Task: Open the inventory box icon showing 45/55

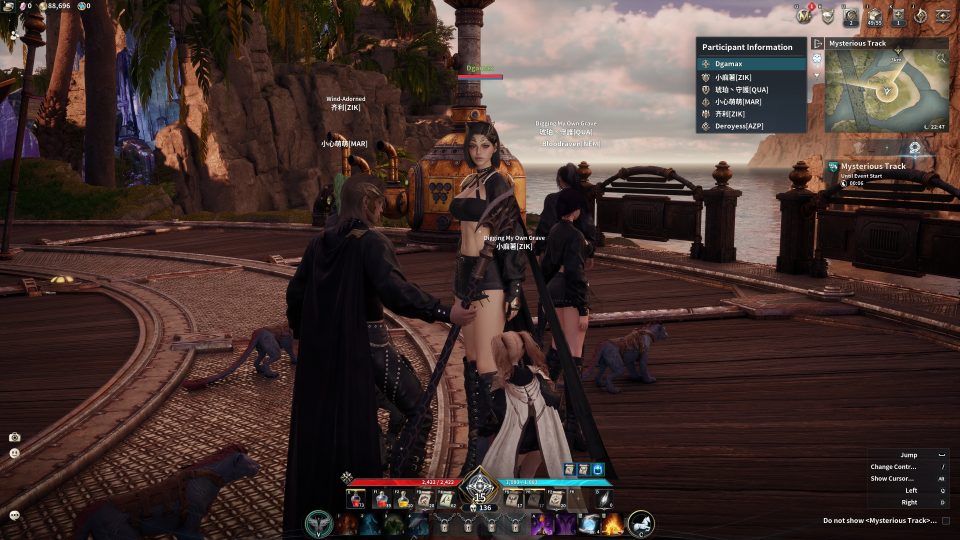Action: pos(874,15)
